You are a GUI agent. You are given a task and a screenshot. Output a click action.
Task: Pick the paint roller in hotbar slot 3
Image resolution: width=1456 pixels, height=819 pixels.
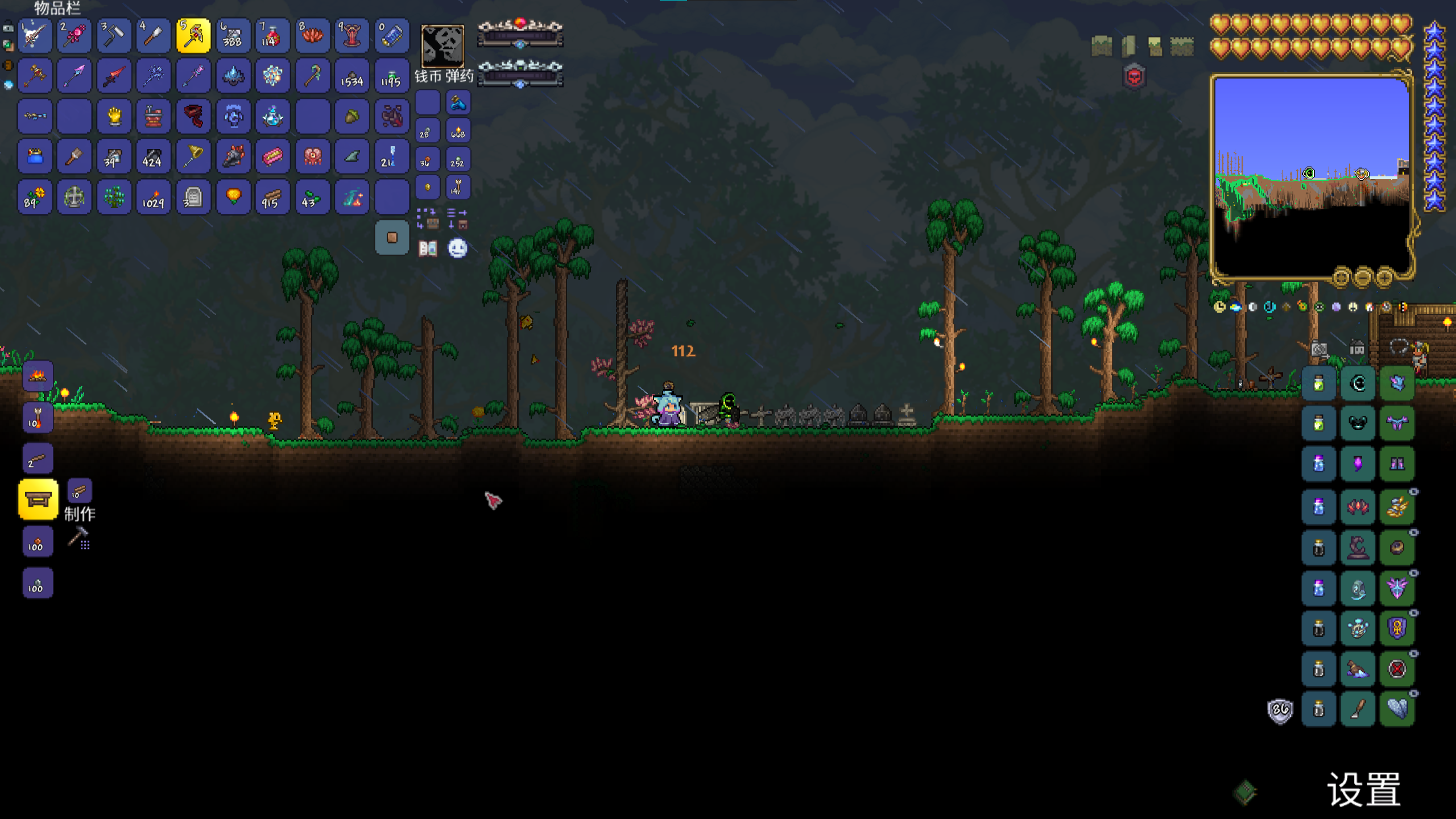point(114,36)
